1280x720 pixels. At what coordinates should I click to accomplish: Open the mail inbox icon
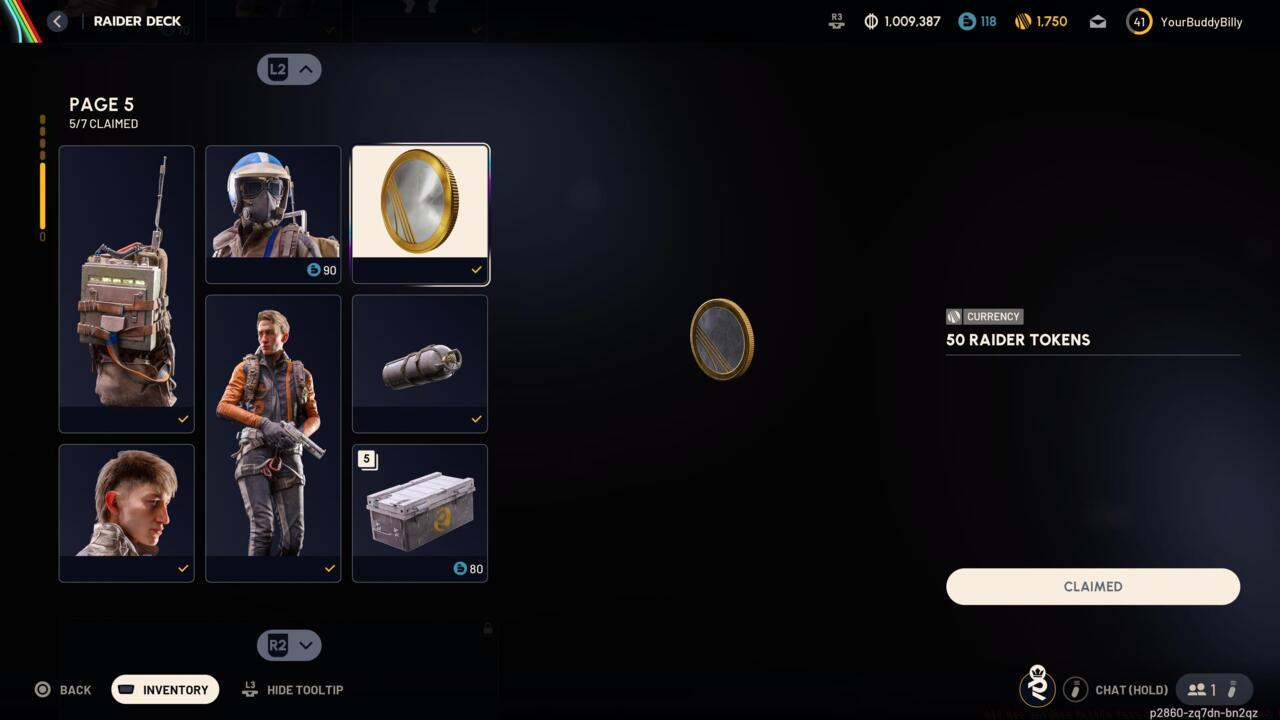pos(1097,21)
